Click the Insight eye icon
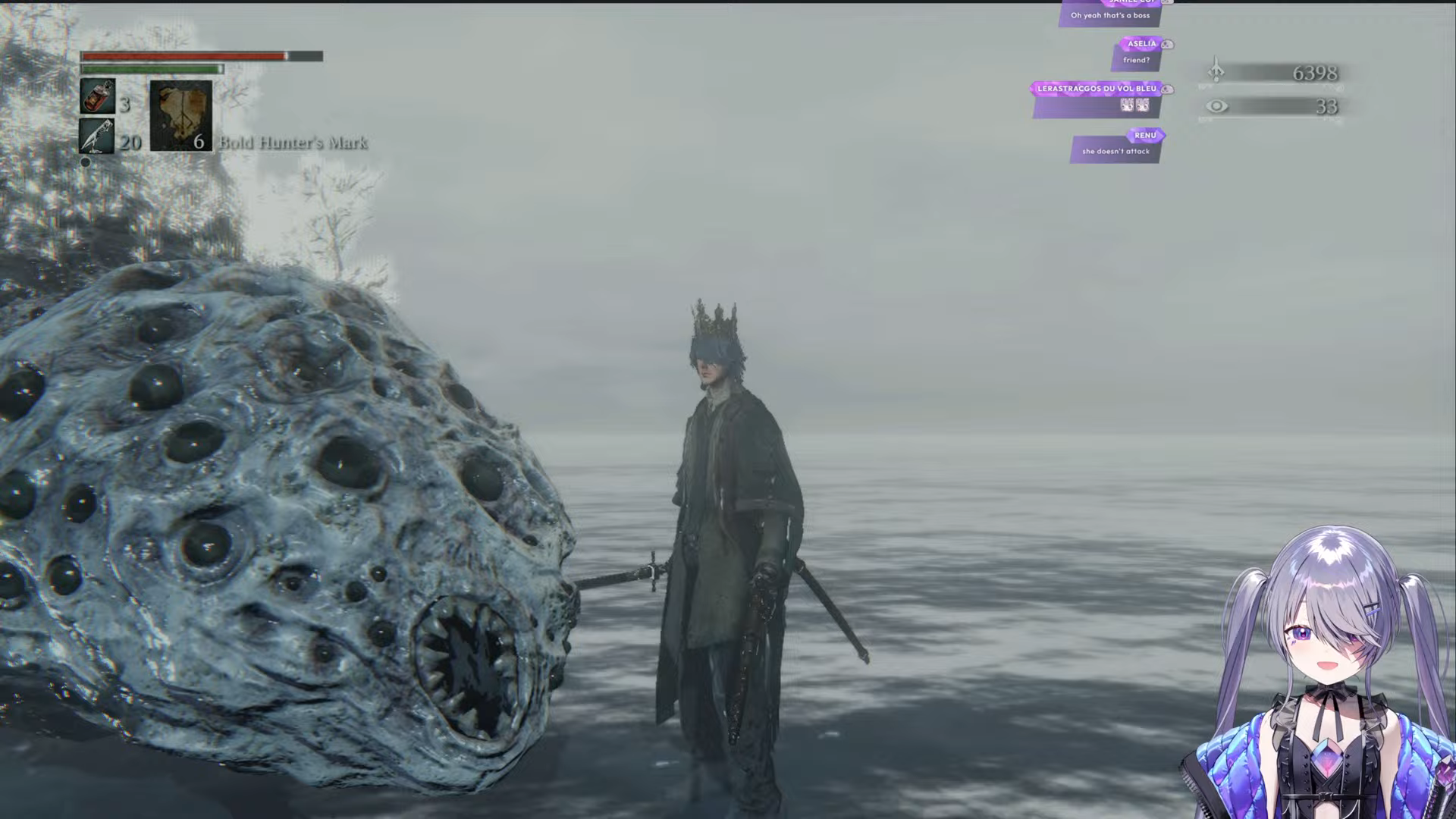This screenshot has height=819, width=1456. 1216,106
